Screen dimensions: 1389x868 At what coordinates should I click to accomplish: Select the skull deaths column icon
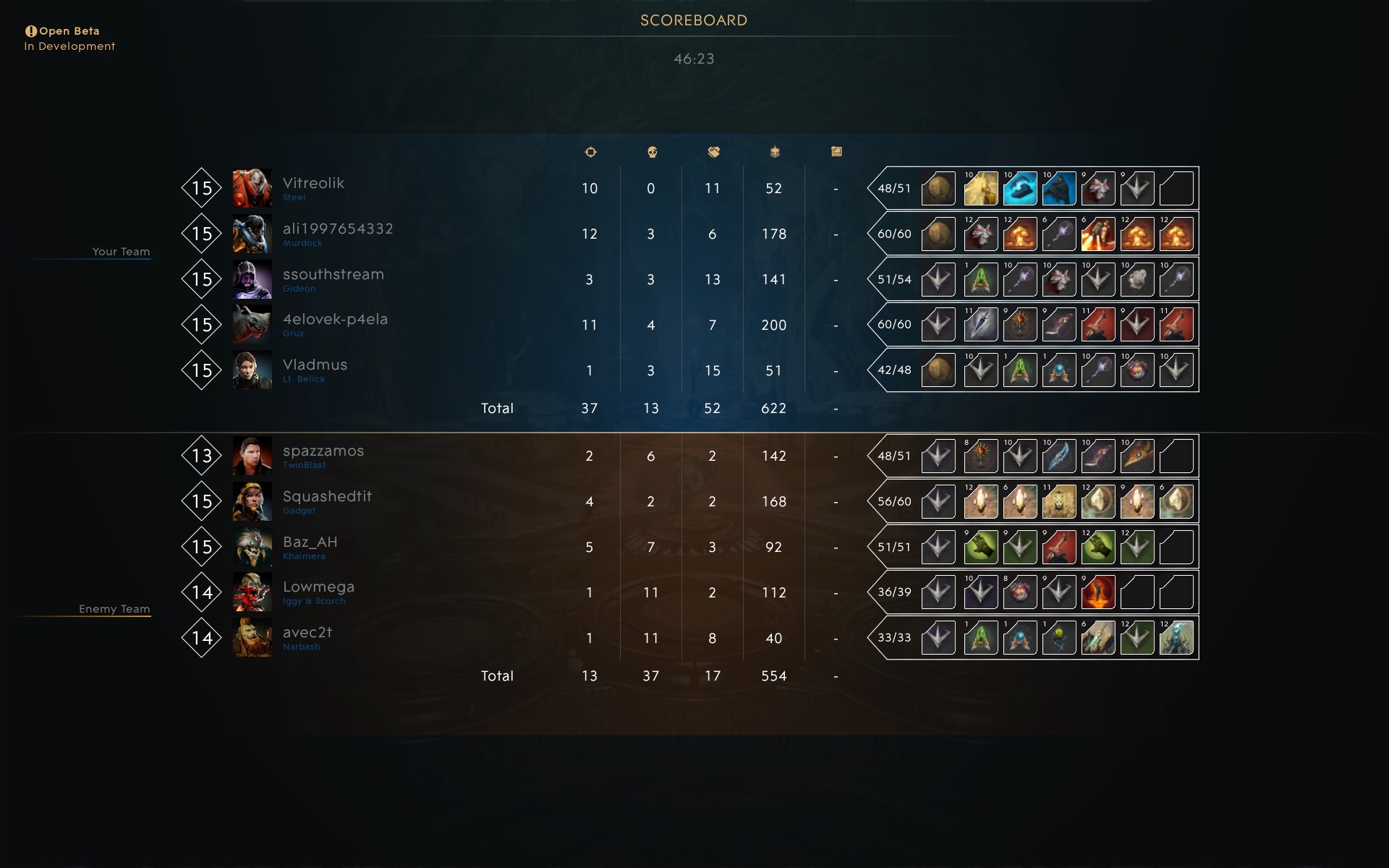tap(651, 152)
